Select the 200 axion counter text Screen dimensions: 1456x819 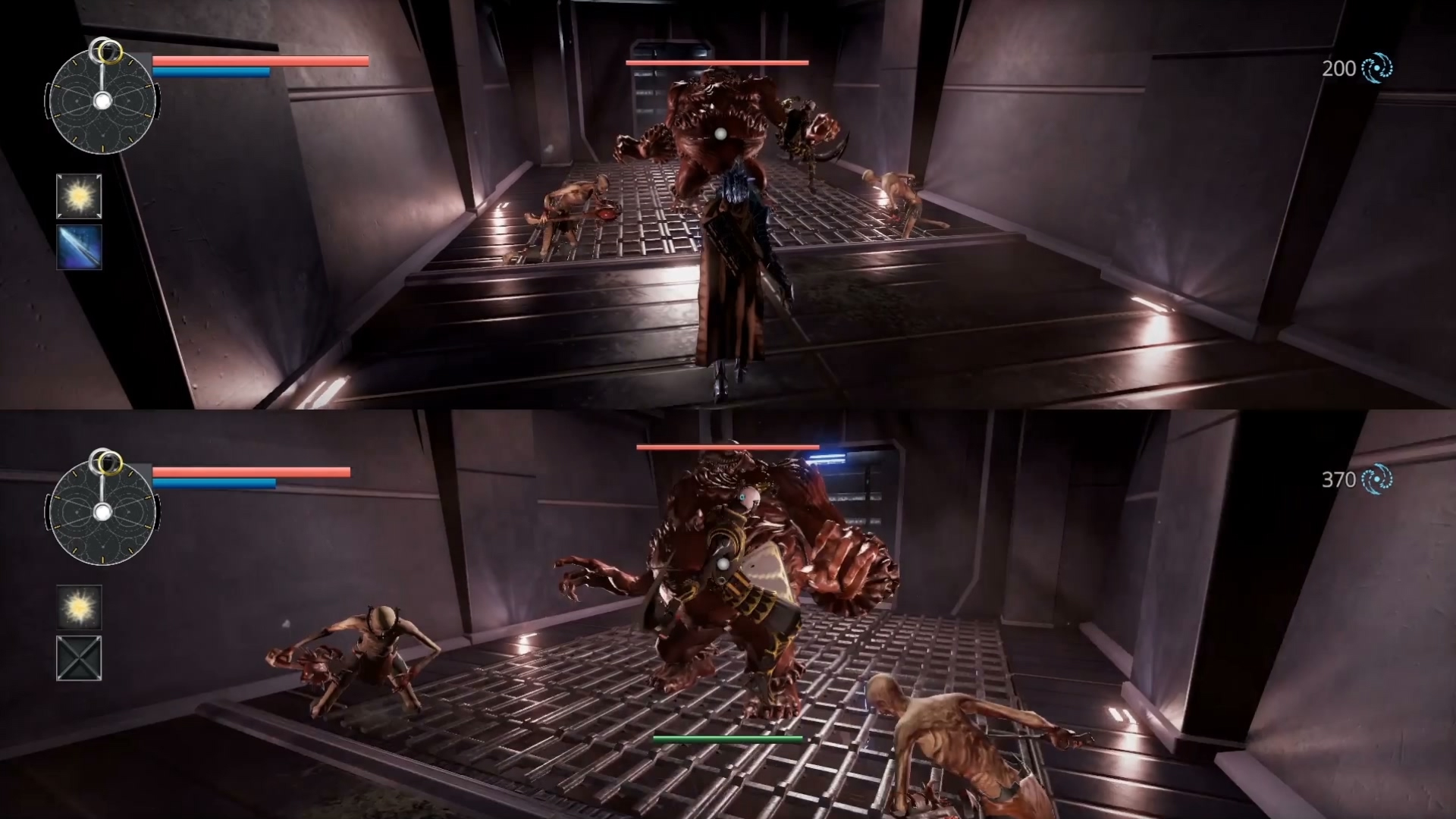coord(1338,68)
